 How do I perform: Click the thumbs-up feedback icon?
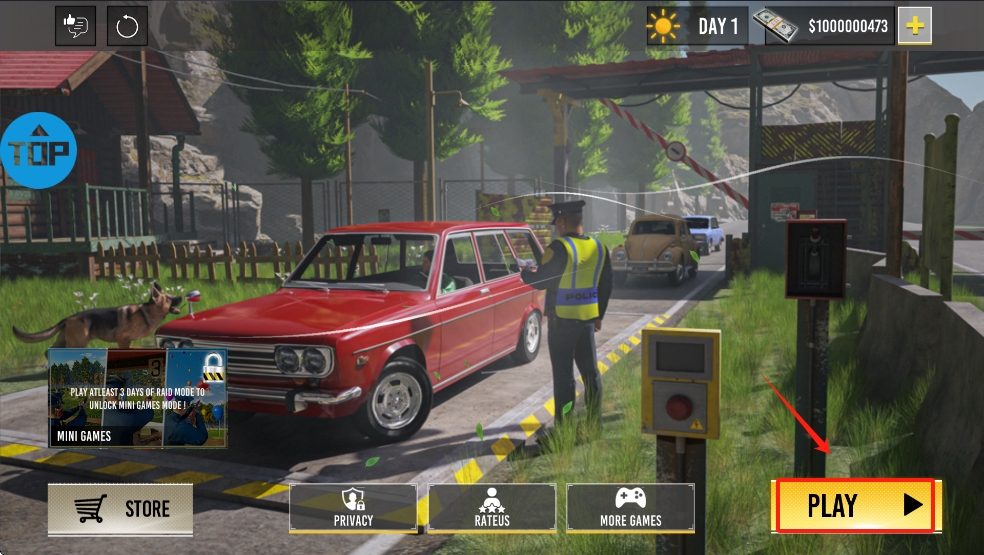tap(75, 26)
